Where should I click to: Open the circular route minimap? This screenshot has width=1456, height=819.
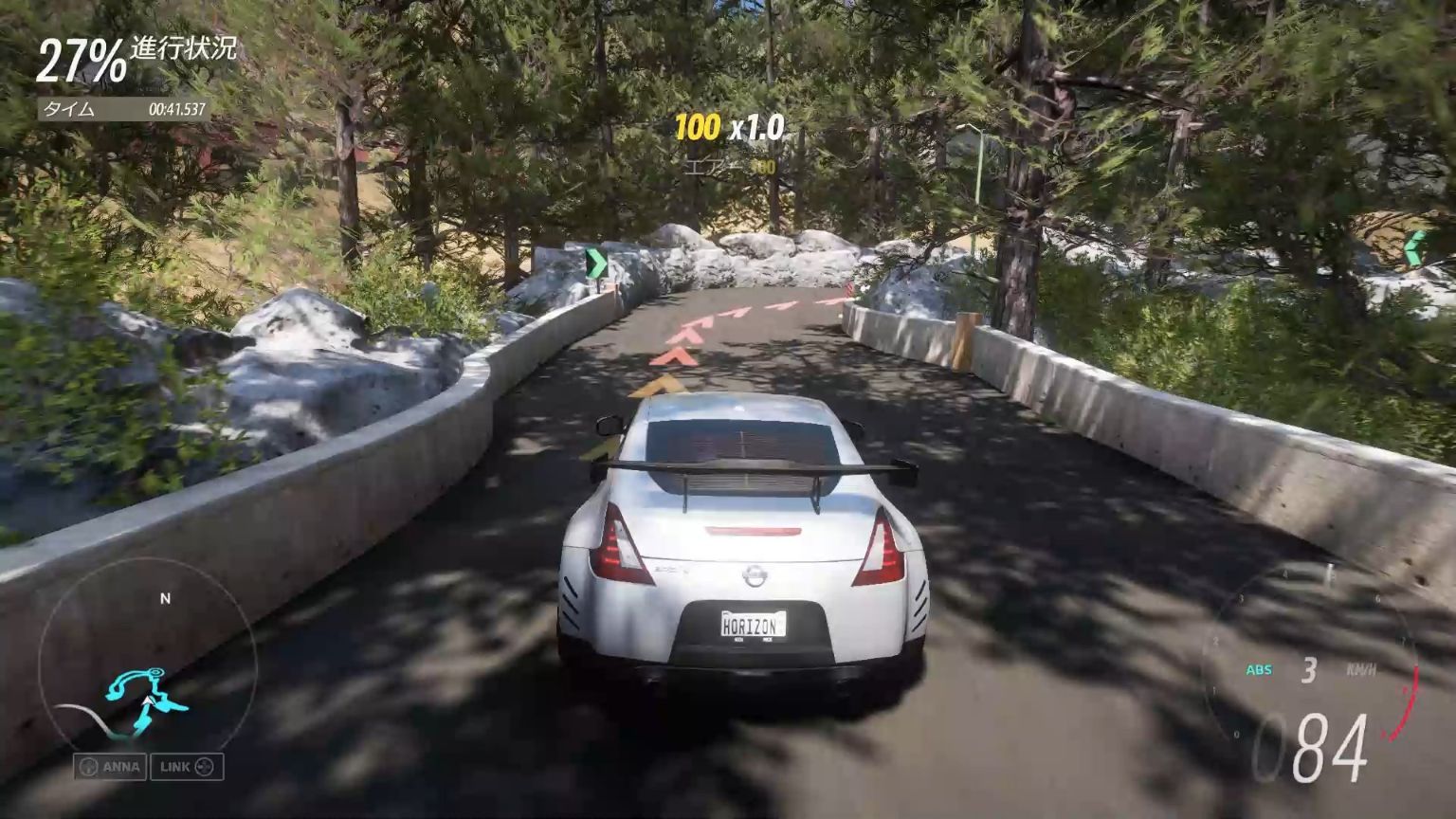click(x=147, y=668)
